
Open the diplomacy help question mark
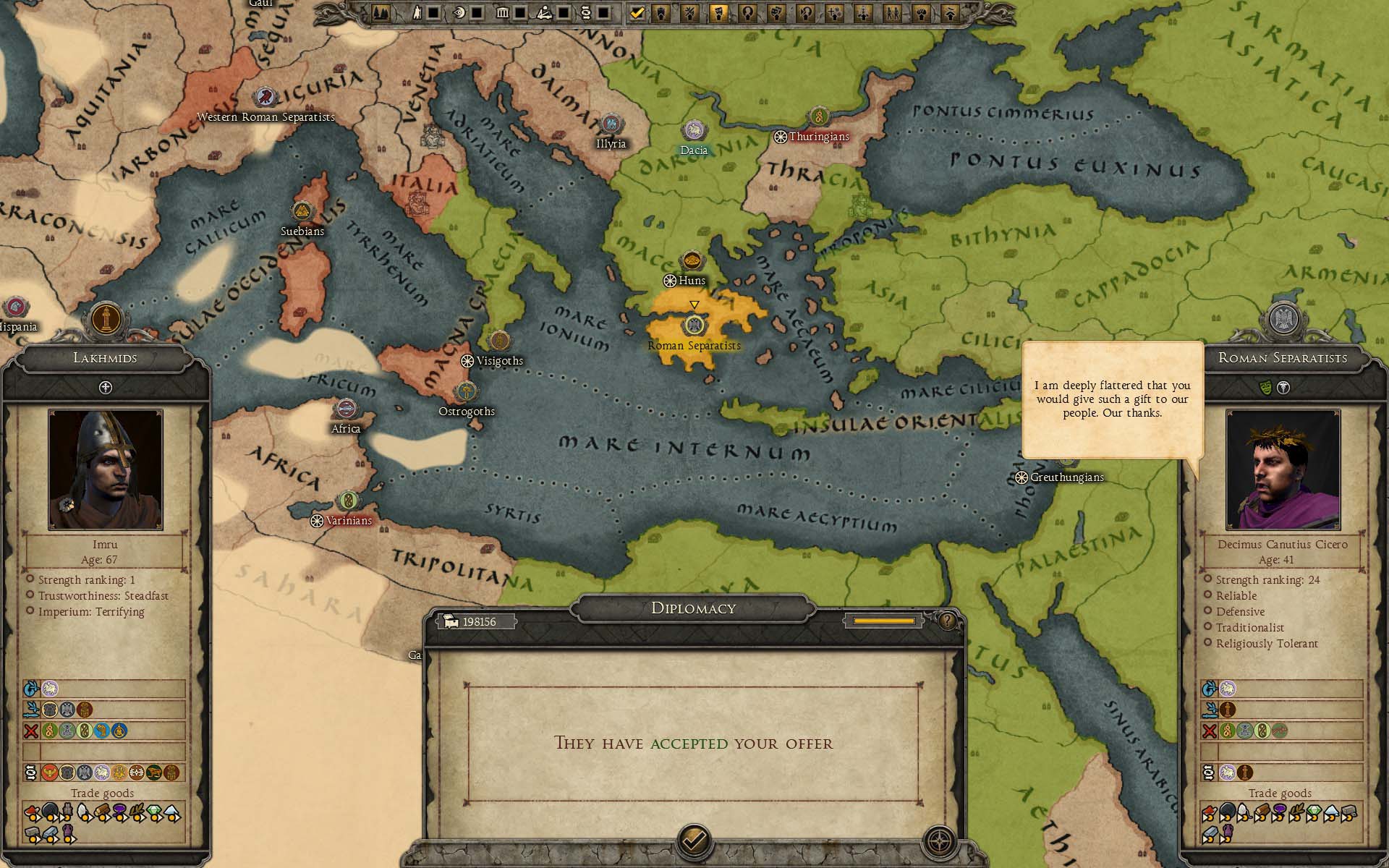[947, 621]
